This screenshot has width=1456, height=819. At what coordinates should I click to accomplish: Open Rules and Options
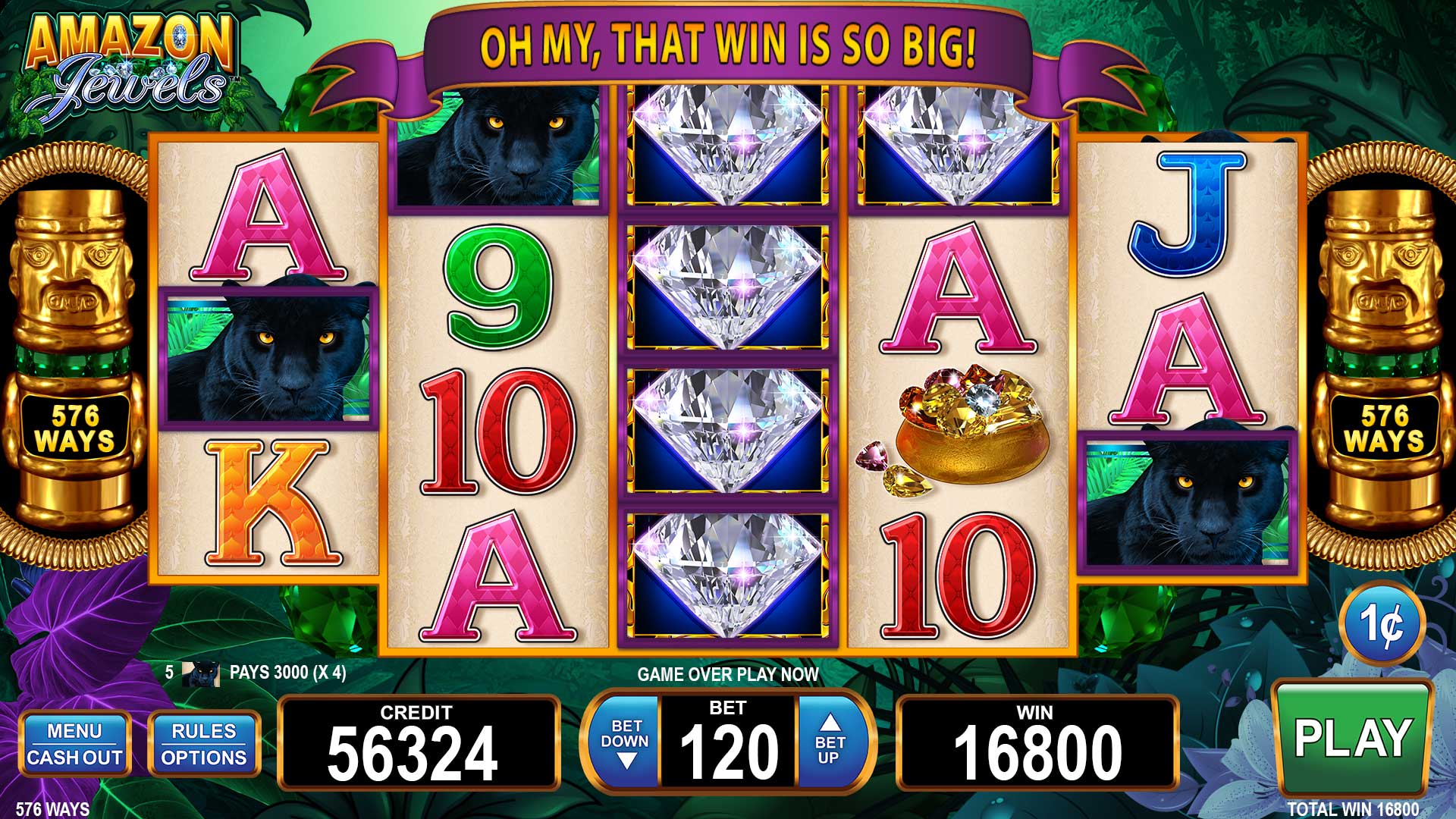(x=204, y=744)
